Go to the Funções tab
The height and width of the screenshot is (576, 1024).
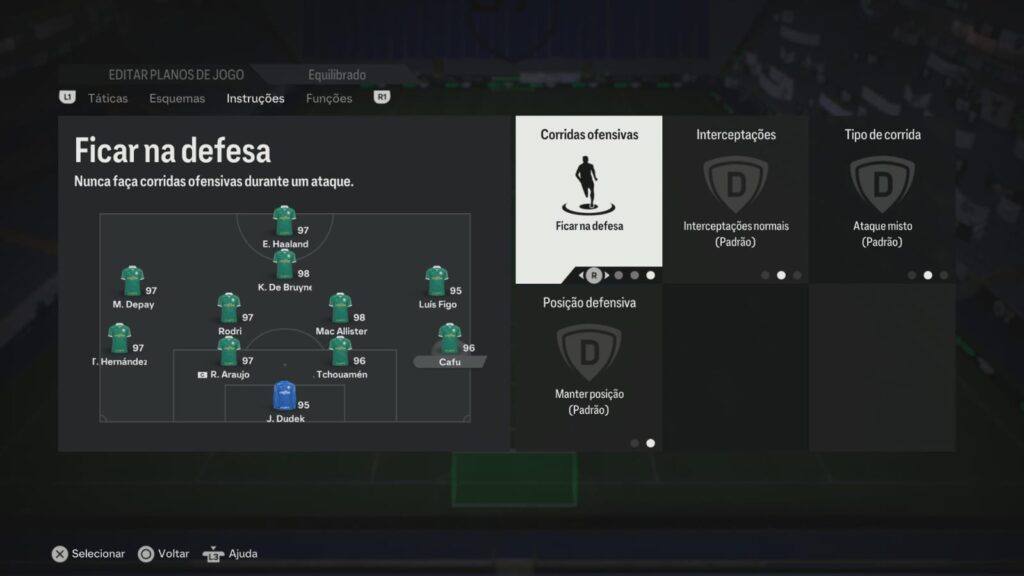(x=329, y=98)
